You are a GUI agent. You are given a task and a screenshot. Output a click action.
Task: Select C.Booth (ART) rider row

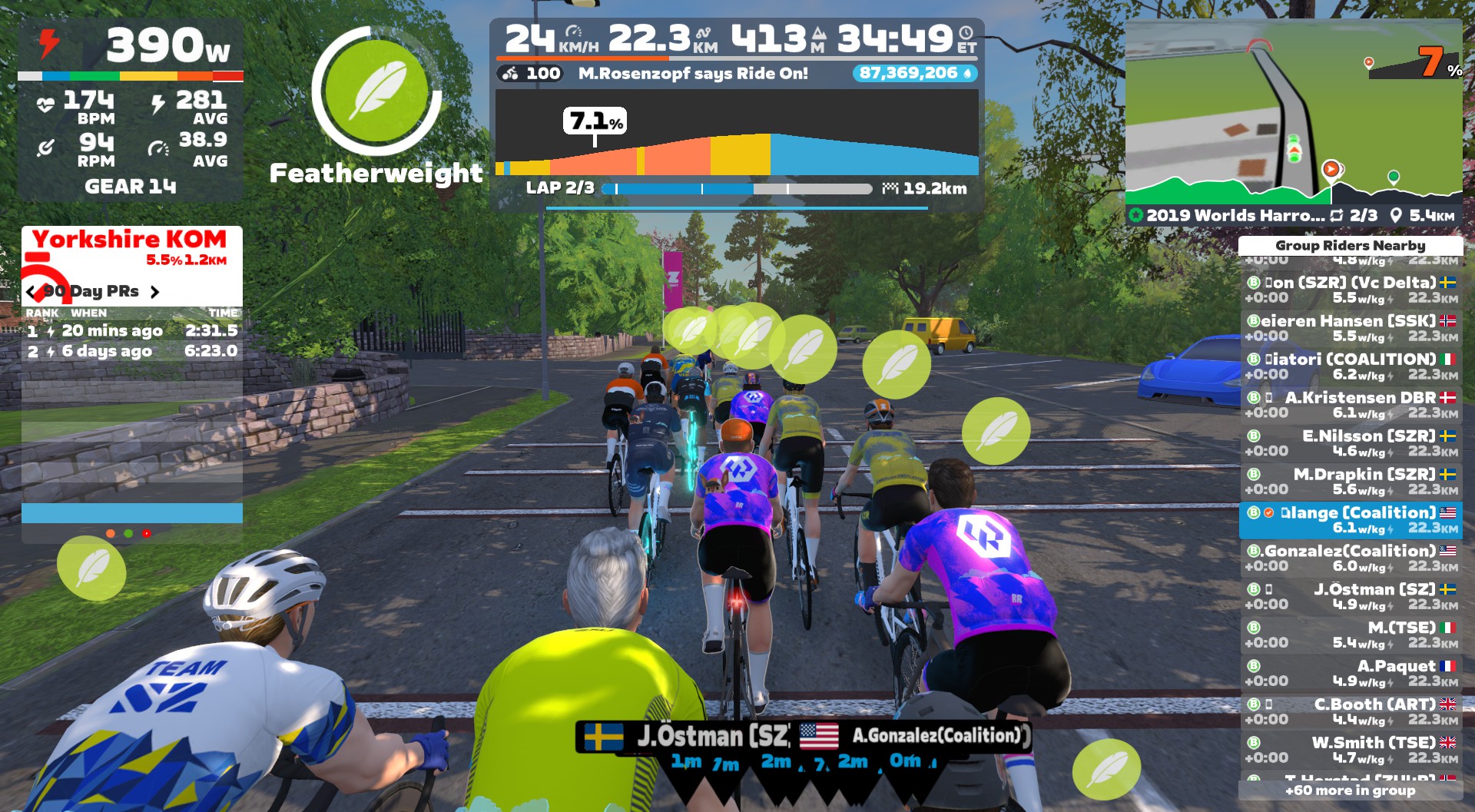(1351, 711)
